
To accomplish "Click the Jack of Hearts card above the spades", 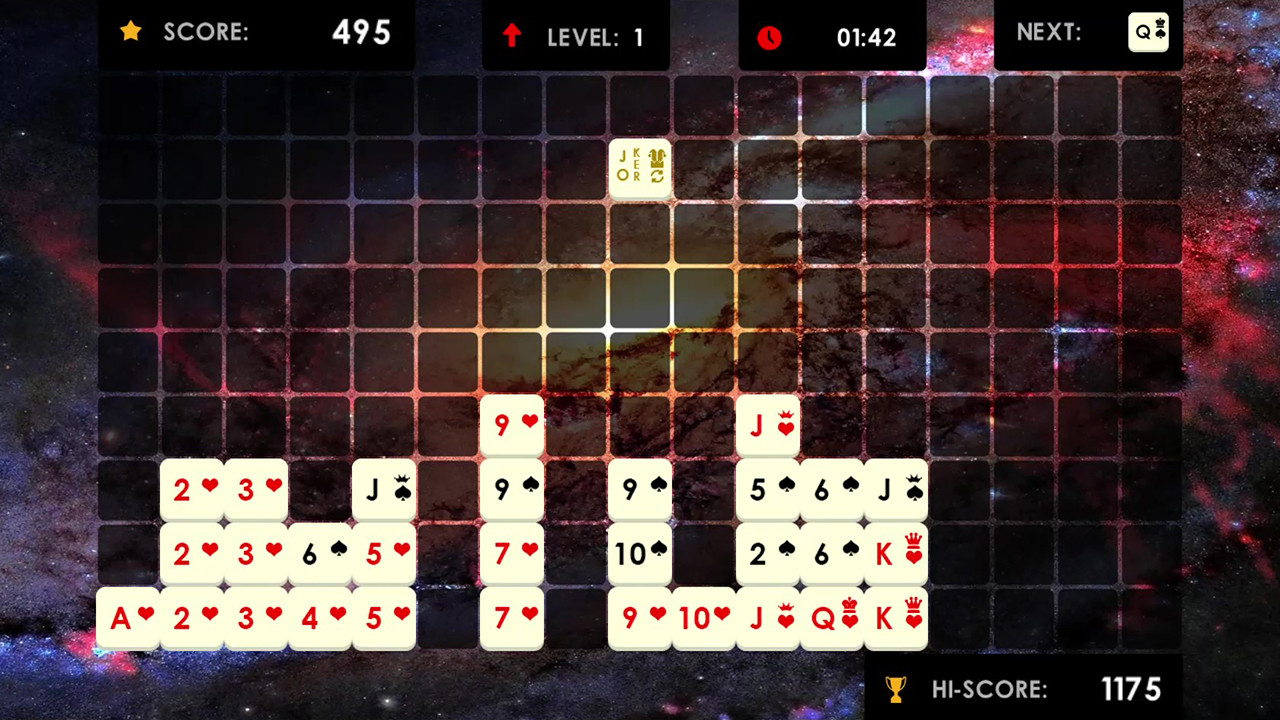I will click(769, 425).
